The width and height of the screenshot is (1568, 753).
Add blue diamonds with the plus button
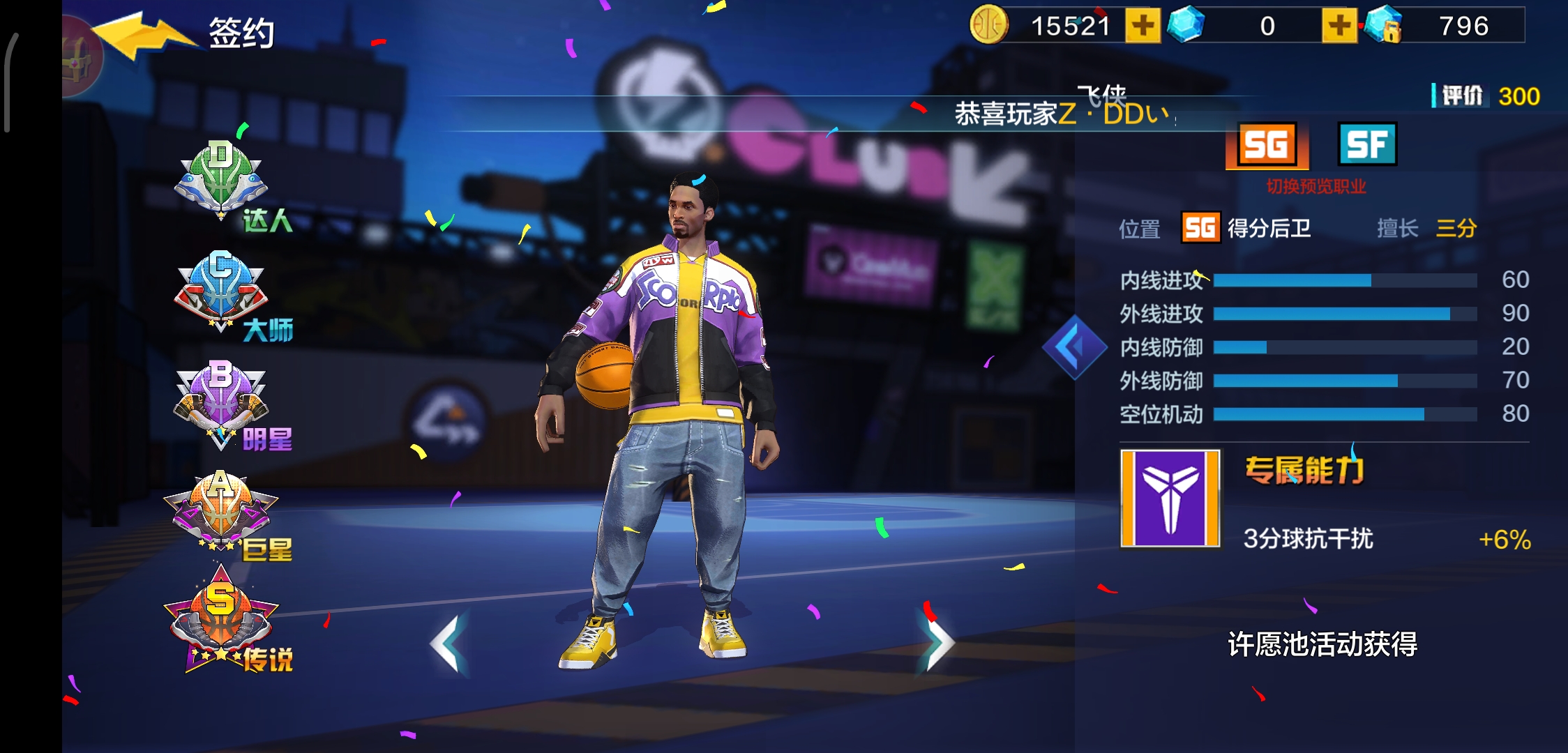click(x=1339, y=26)
